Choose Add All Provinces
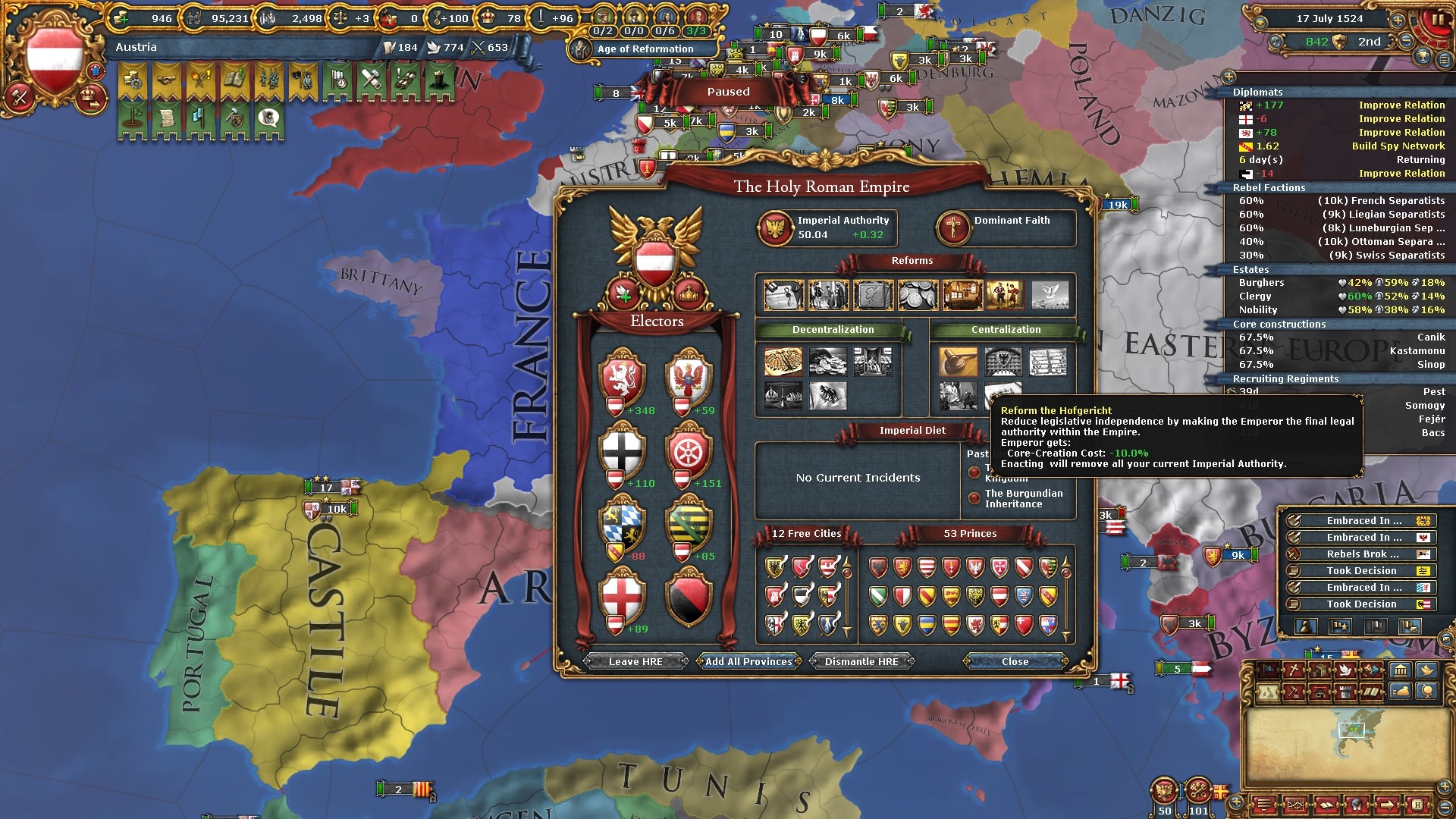 click(748, 661)
